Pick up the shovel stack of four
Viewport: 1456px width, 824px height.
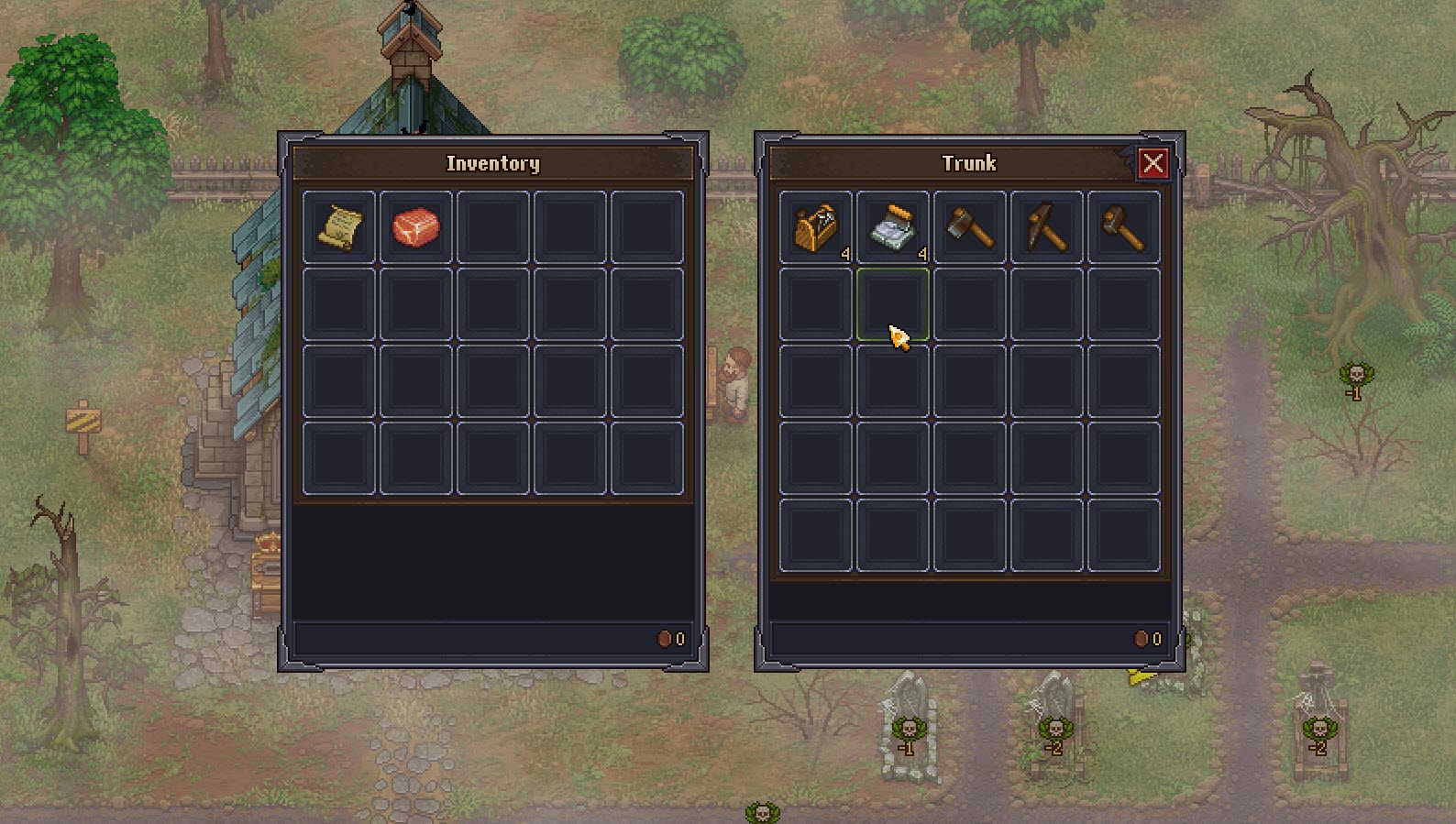[894, 227]
